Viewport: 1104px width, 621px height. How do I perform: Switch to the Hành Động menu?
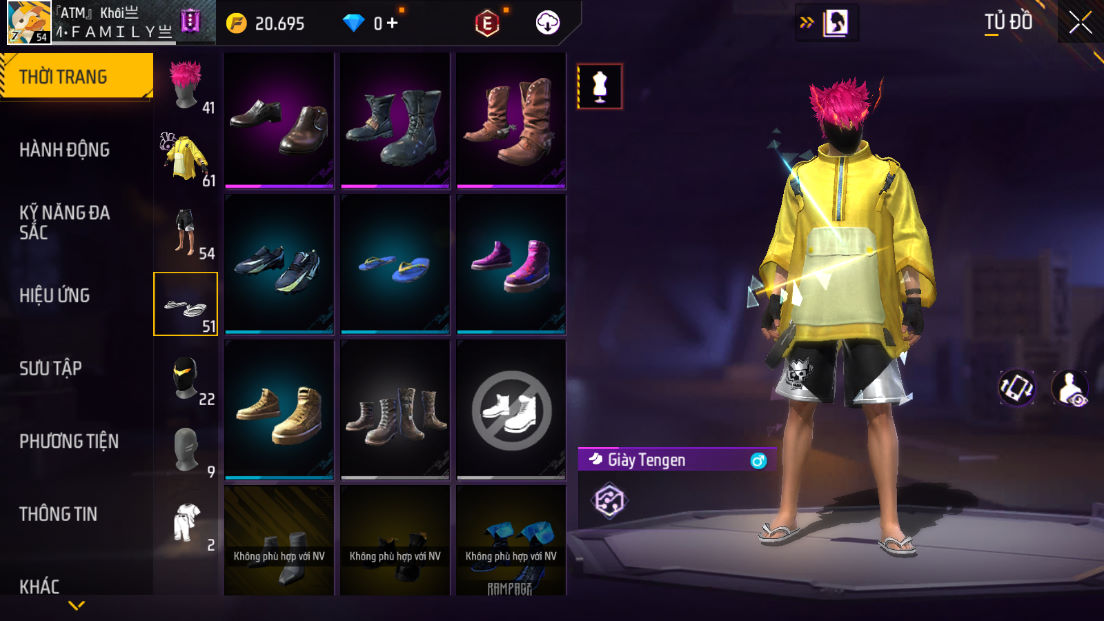click(x=65, y=150)
